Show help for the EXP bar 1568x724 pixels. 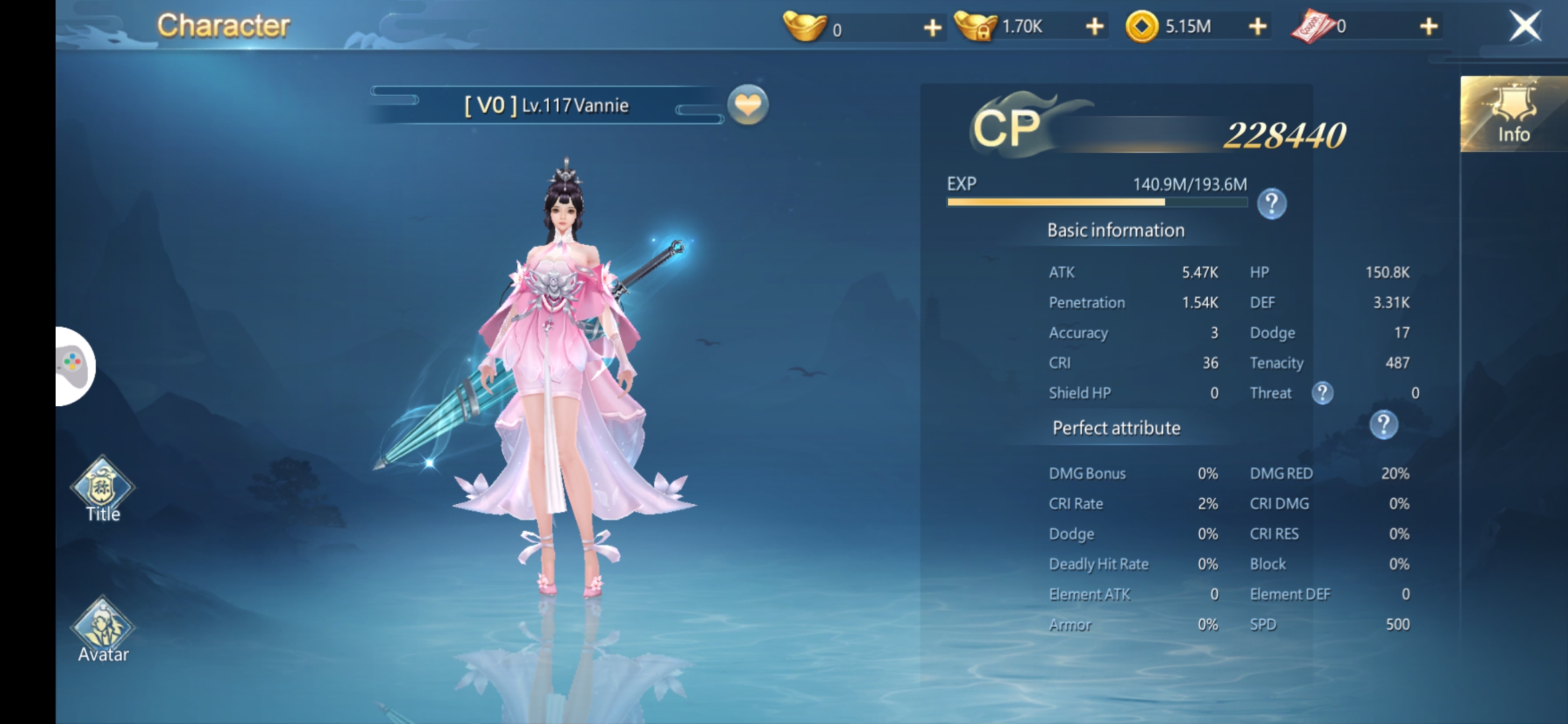click(x=1271, y=204)
